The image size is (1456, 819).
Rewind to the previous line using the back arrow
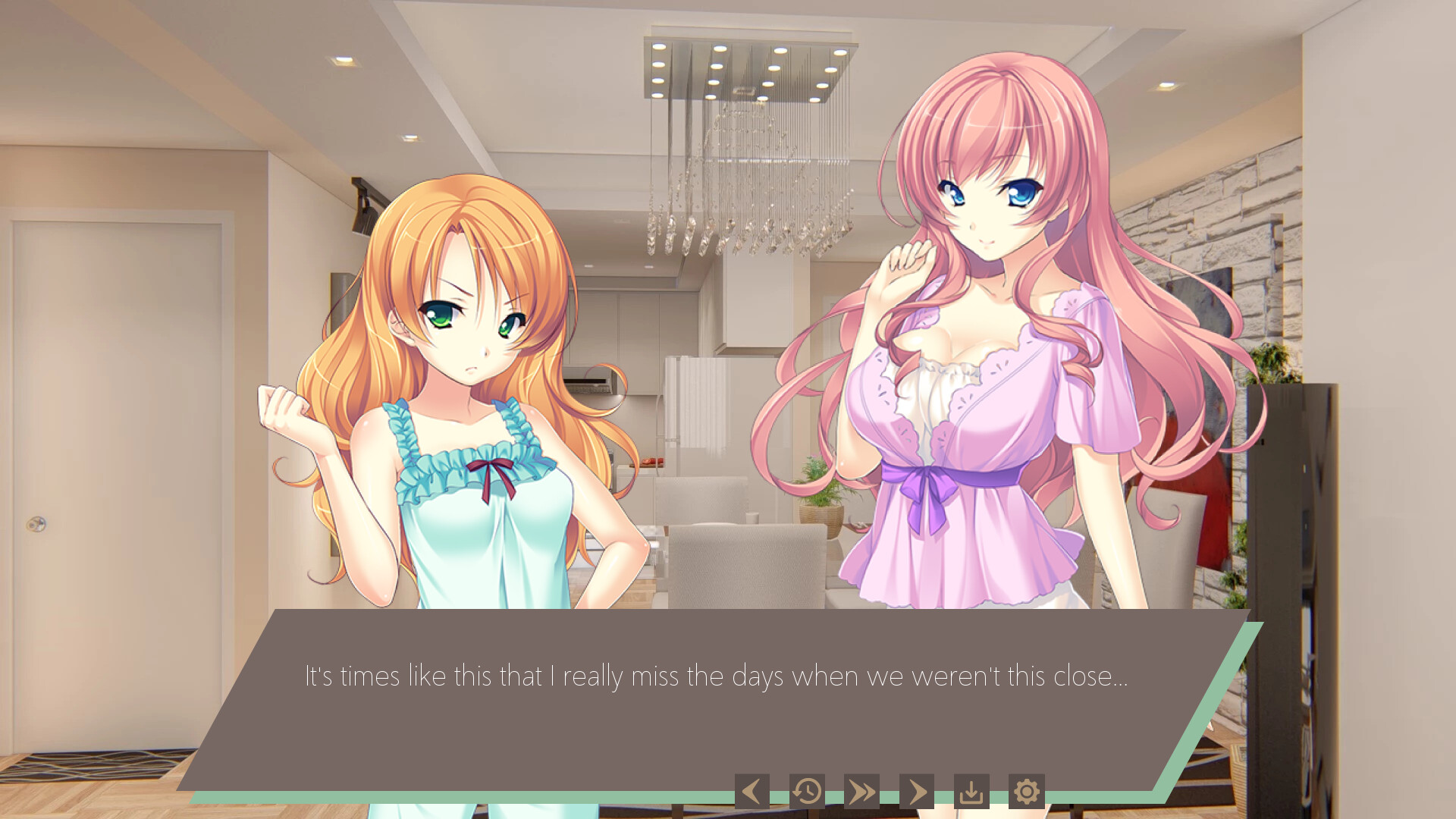[x=752, y=791]
